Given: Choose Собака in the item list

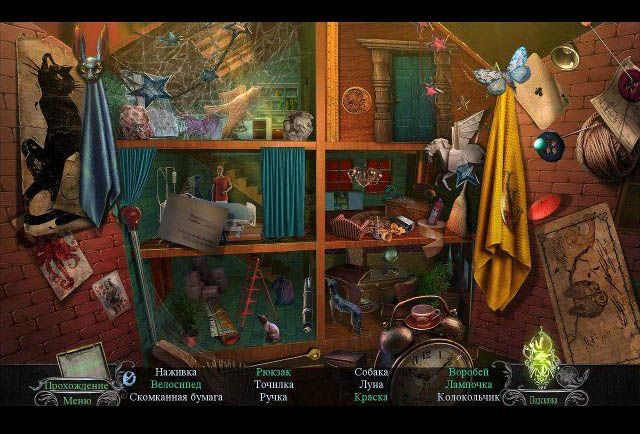Looking at the screenshot, I should click(371, 372).
